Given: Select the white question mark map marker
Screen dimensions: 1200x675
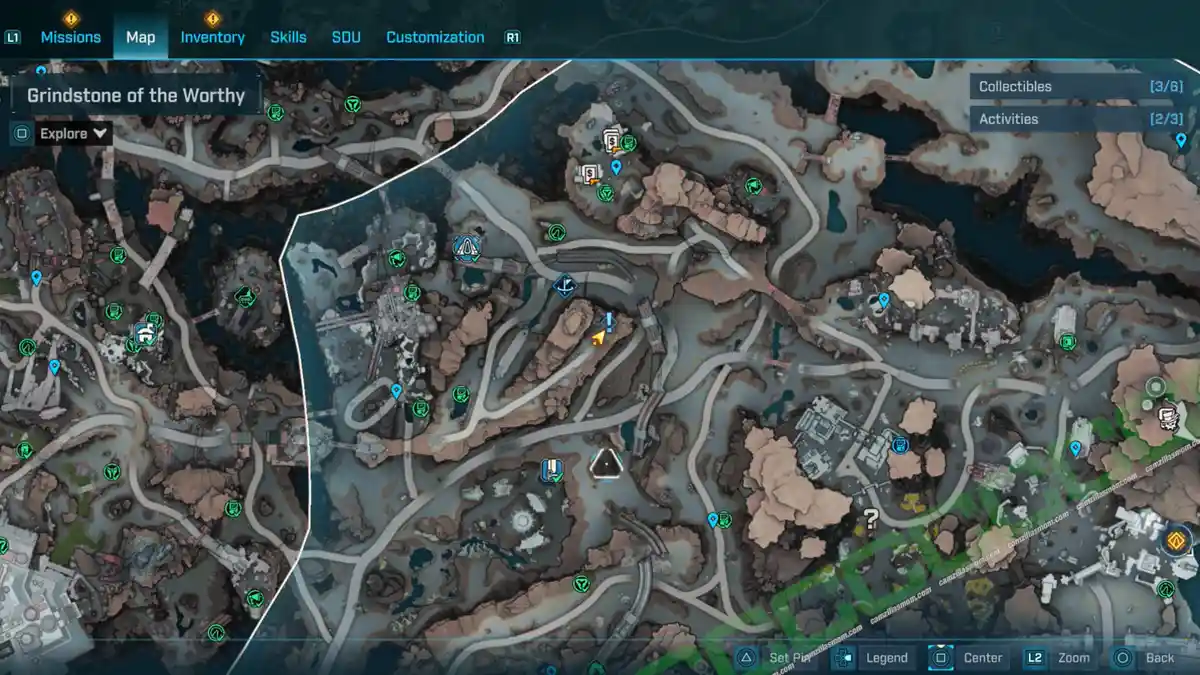Looking at the screenshot, I should tap(870, 518).
